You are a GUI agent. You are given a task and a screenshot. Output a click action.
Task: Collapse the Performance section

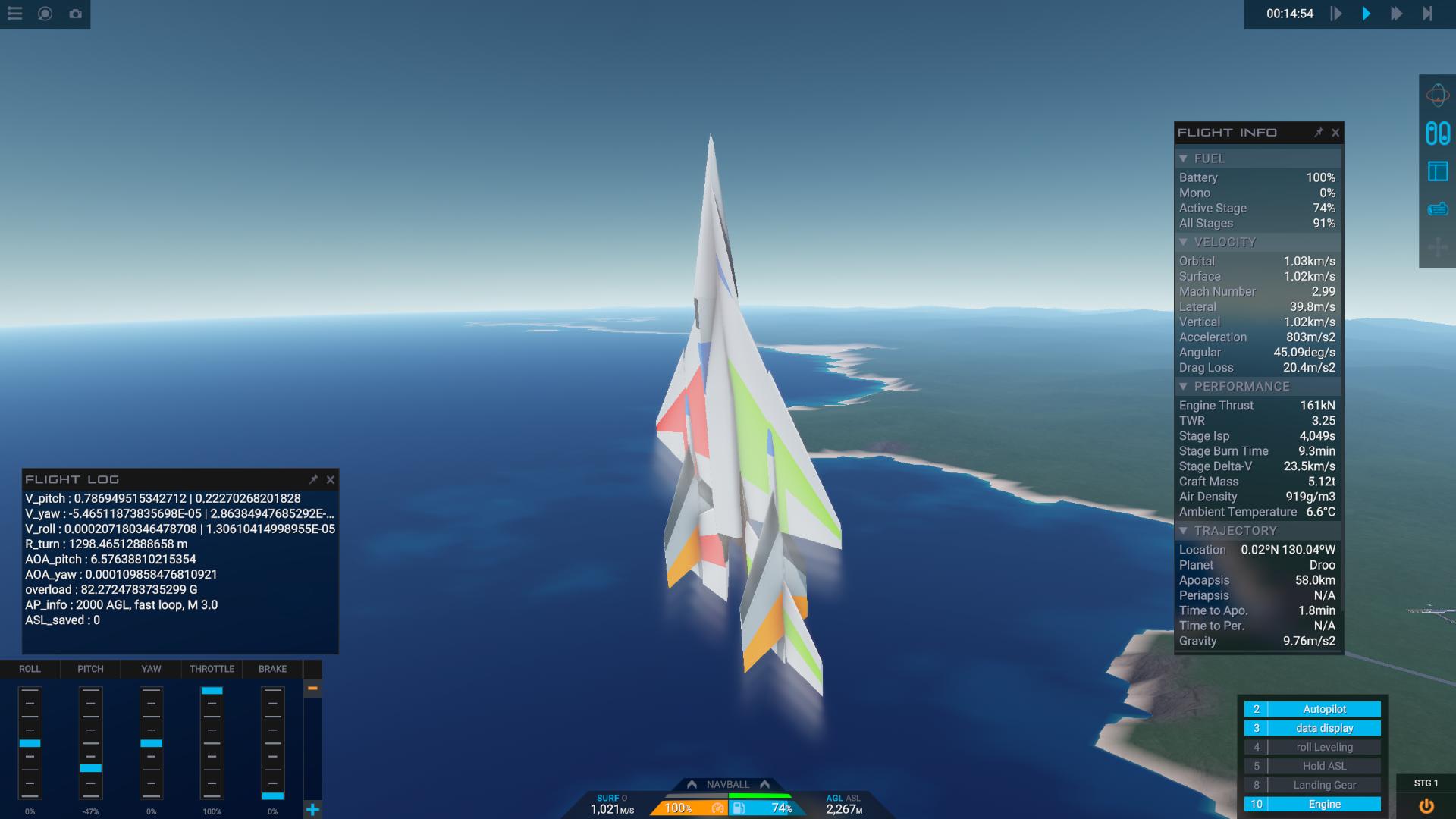coord(1184,387)
